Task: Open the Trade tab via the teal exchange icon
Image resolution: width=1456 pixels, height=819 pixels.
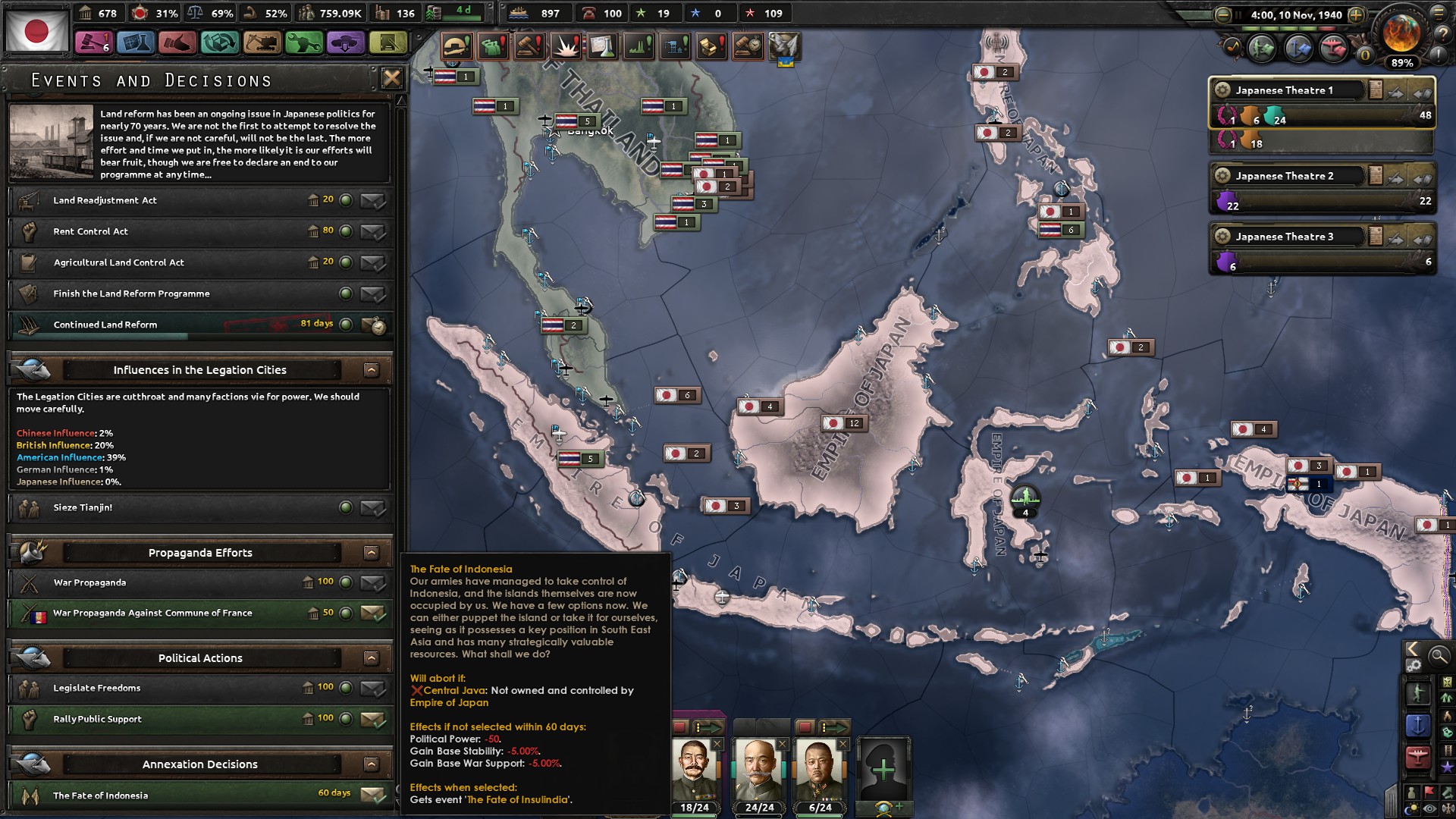Action: [220, 43]
